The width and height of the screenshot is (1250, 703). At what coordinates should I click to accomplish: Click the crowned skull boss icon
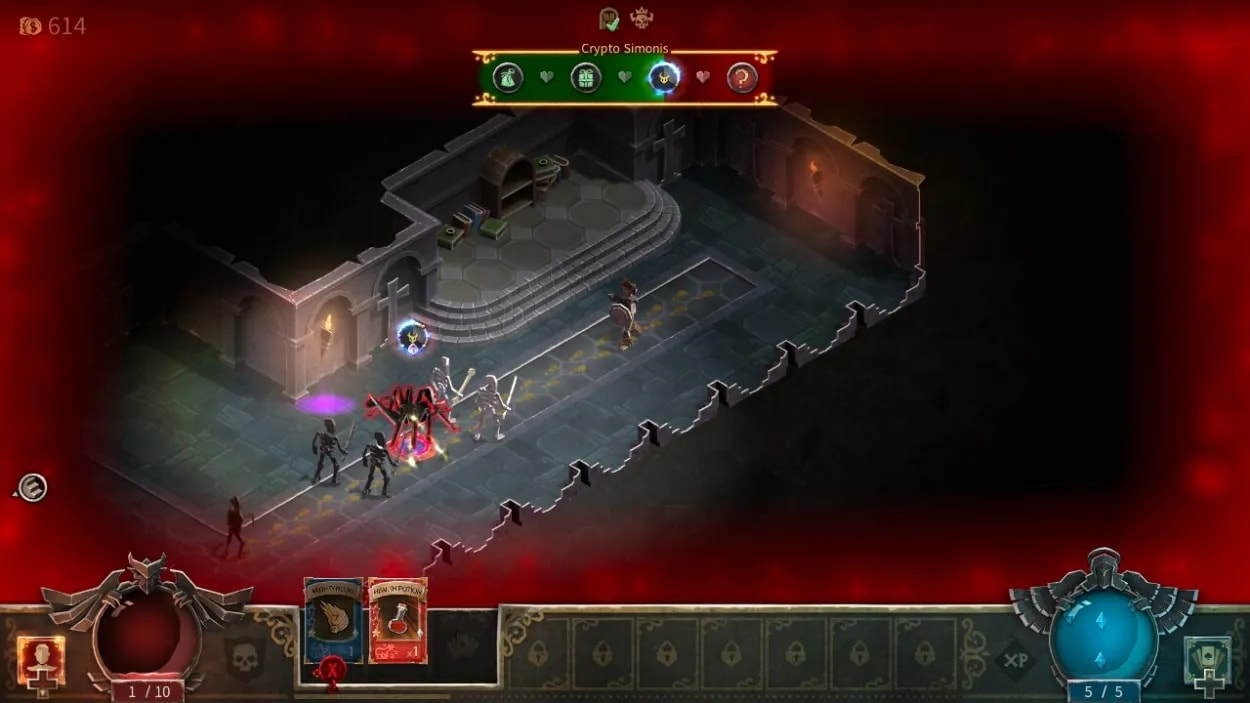641,18
